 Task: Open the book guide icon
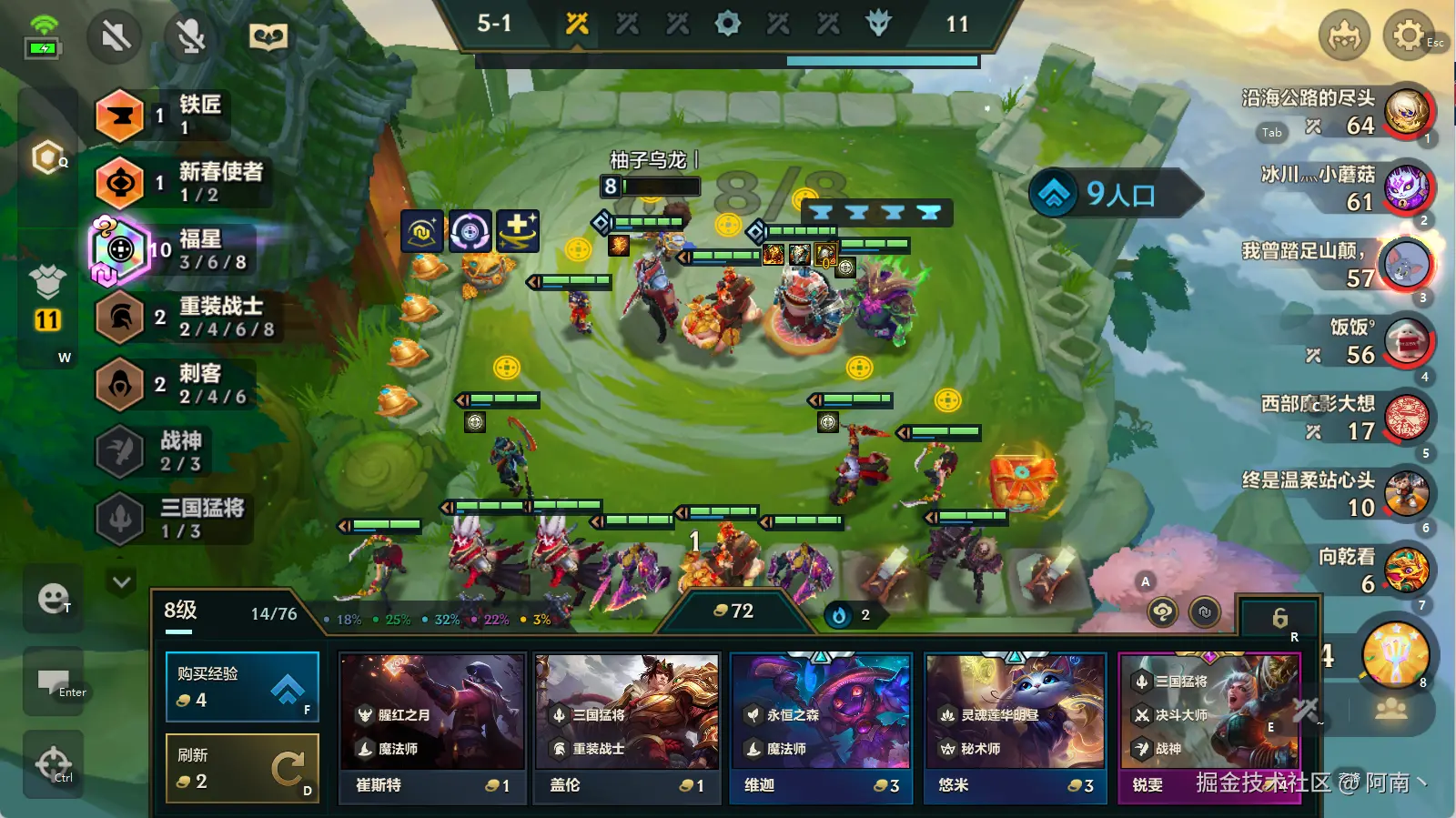pos(268,36)
